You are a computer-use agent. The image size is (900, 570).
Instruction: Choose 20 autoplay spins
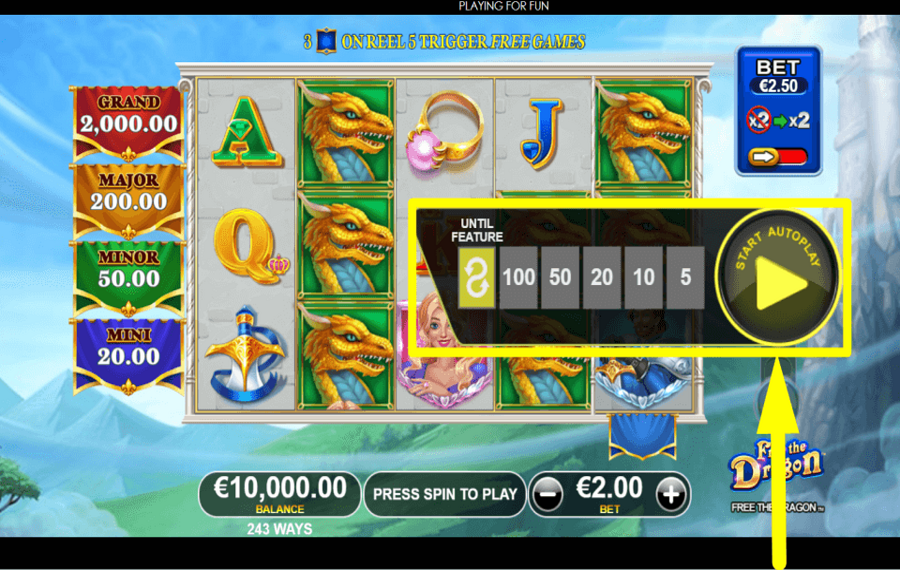[602, 277]
